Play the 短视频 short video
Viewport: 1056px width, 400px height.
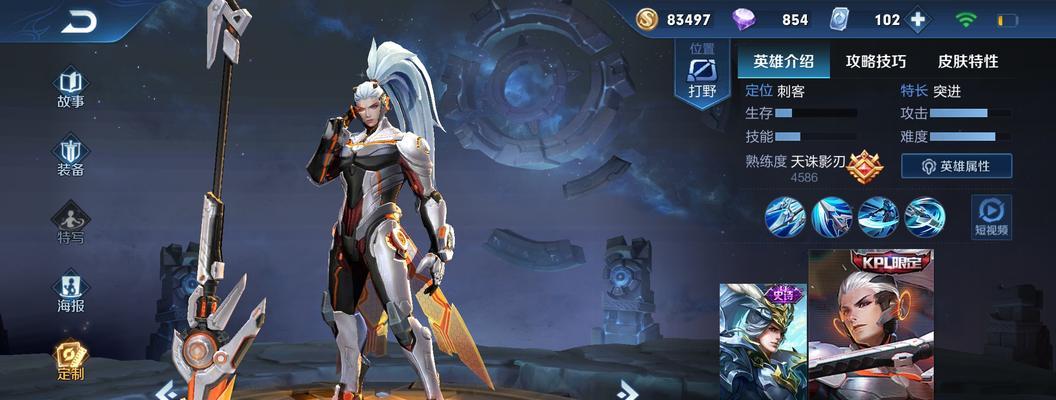pos(991,216)
